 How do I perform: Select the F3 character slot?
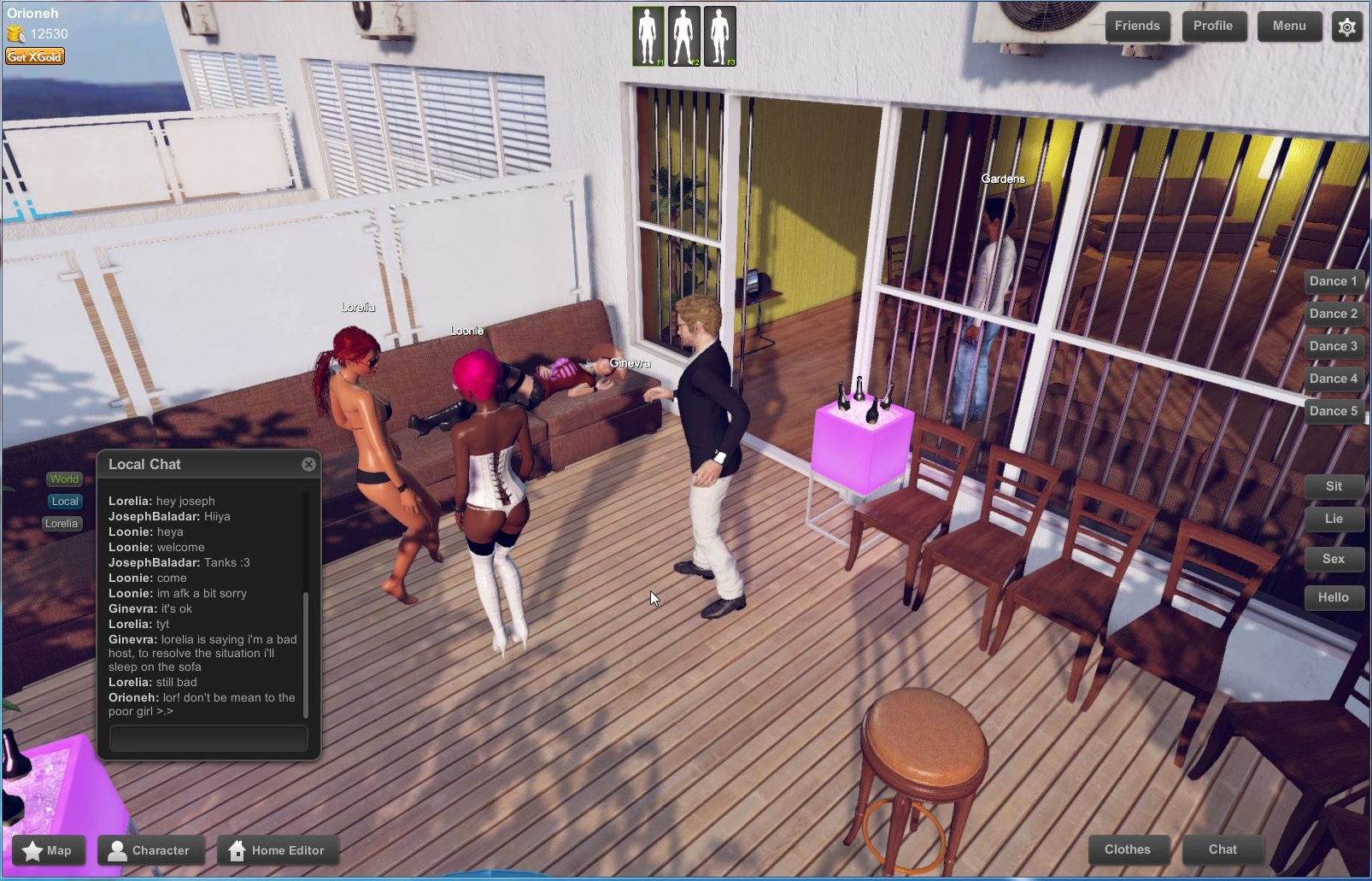coord(722,36)
